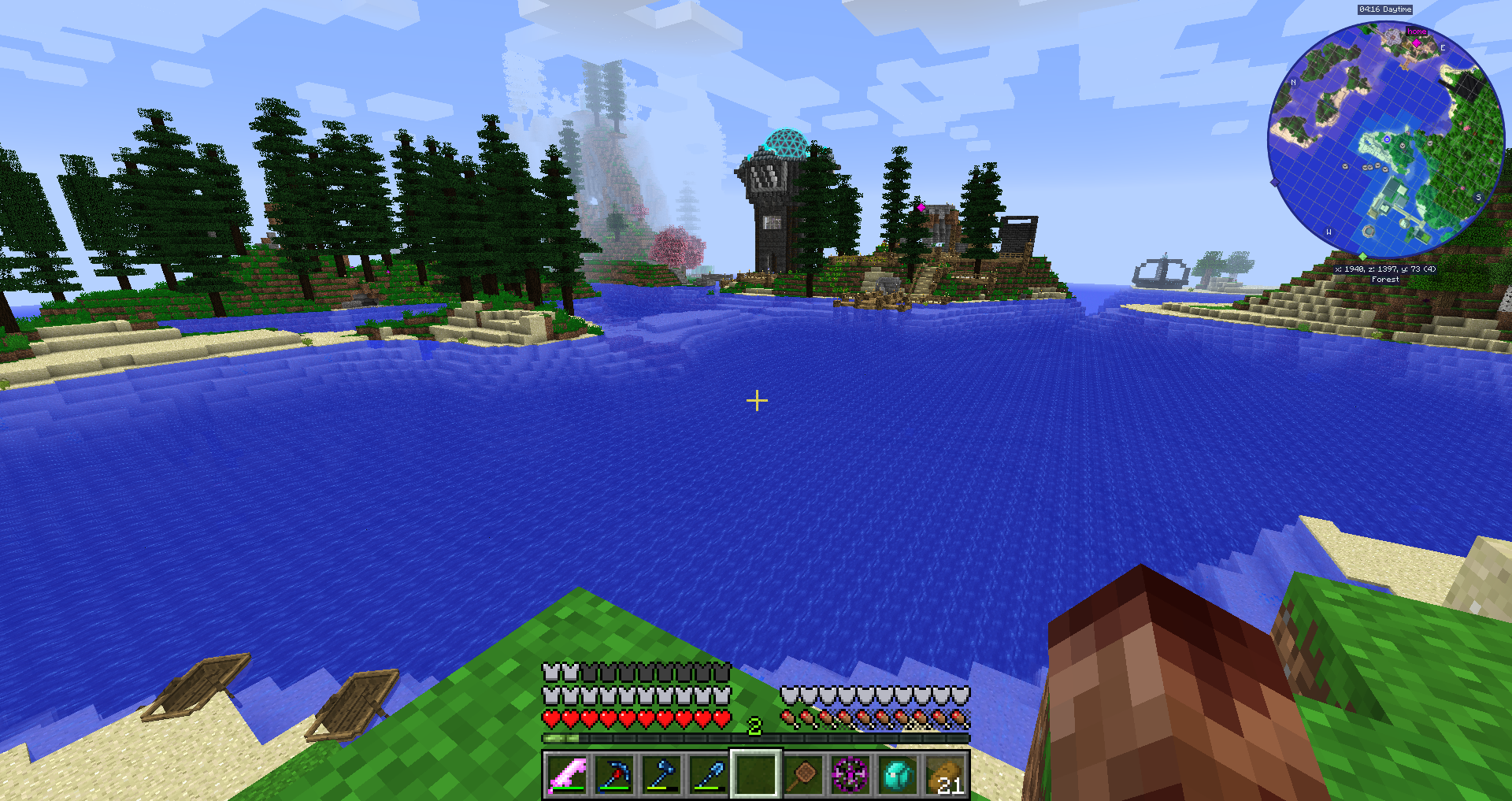Select the bread stack of 21
The width and height of the screenshot is (1512, 801).
pos(945,775)
